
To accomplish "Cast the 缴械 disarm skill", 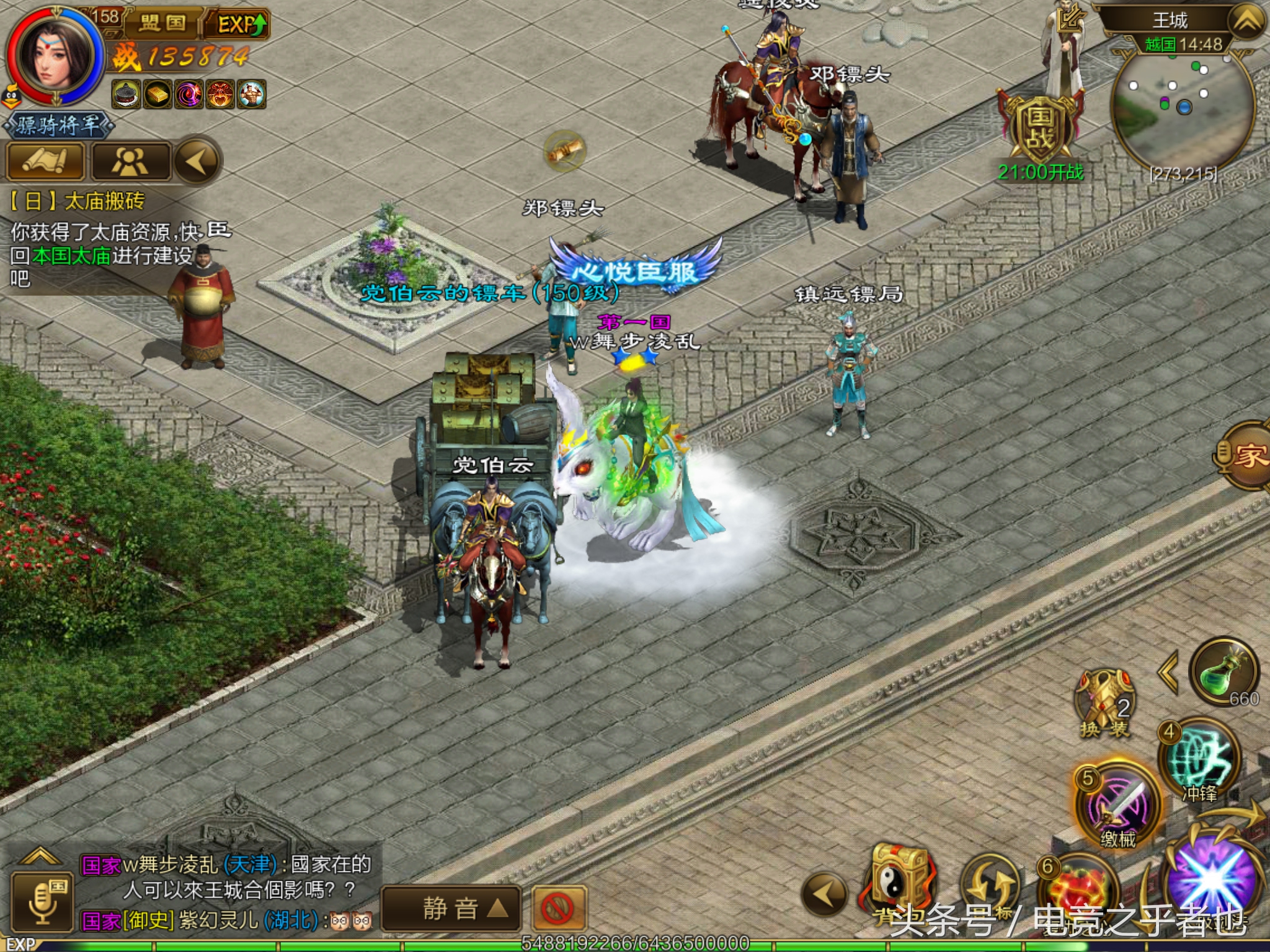I will pyautogui.click(x=1117, y=804).
